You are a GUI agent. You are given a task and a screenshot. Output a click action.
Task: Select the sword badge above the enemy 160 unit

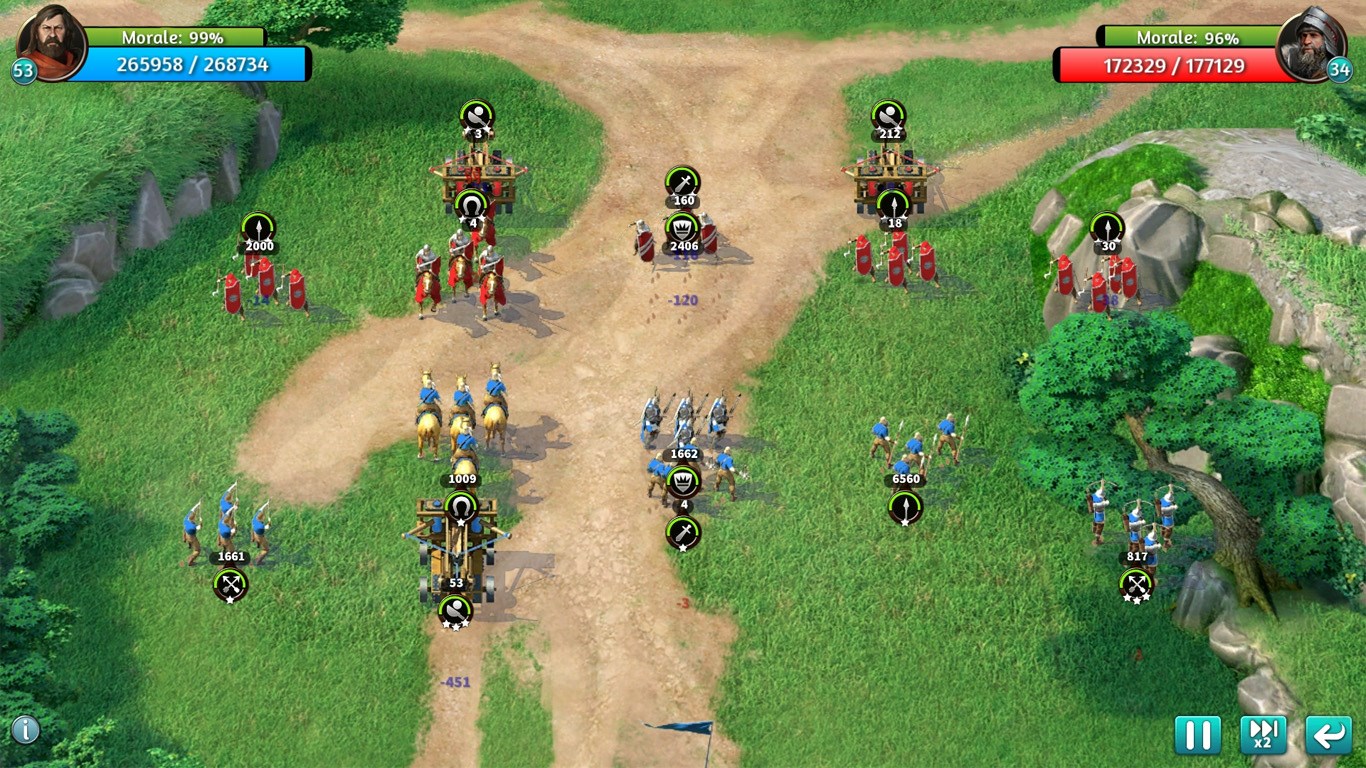pyautogui.click(x=683, y=182)
